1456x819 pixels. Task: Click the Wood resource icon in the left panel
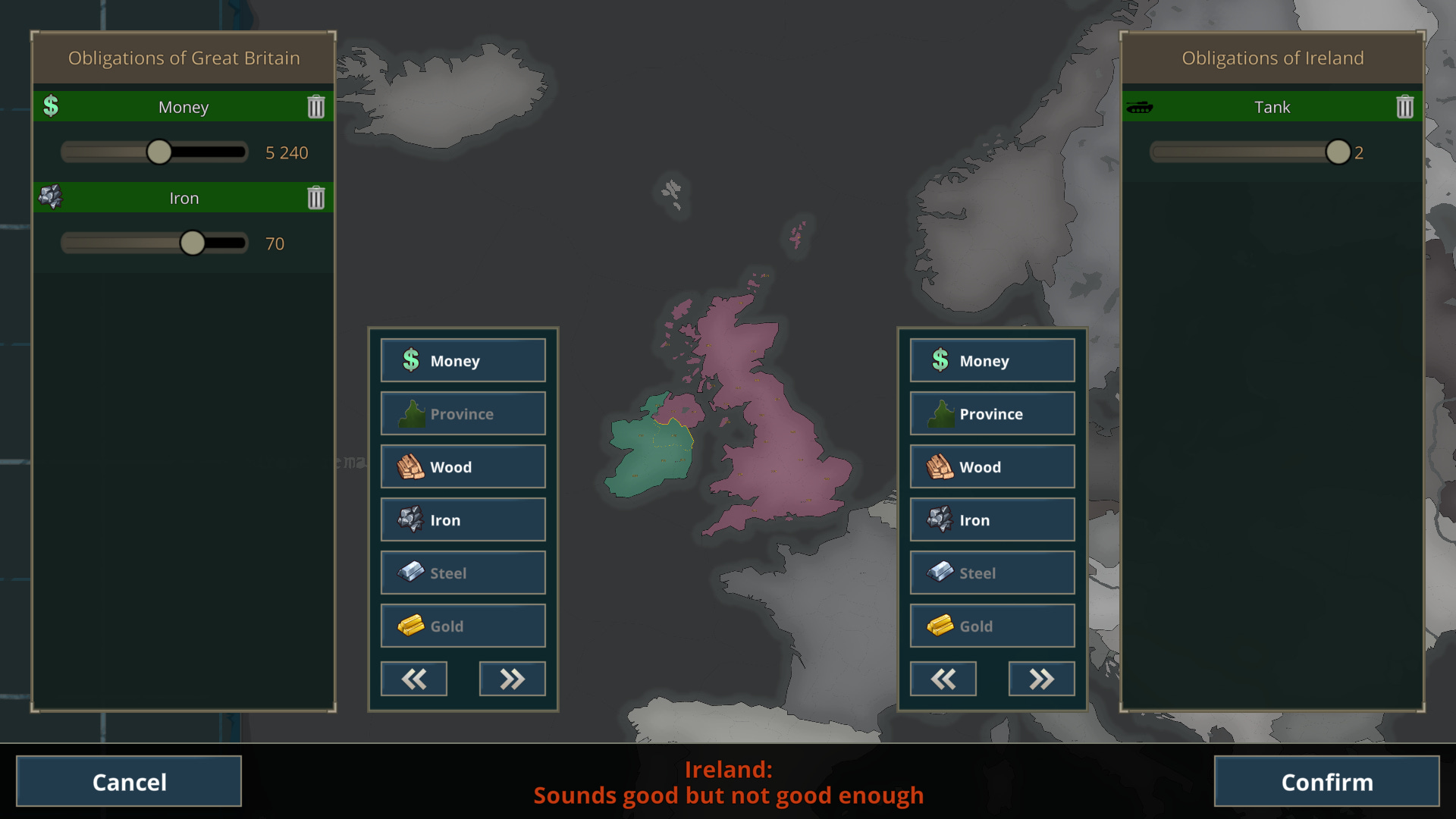(x=410, y=466)
